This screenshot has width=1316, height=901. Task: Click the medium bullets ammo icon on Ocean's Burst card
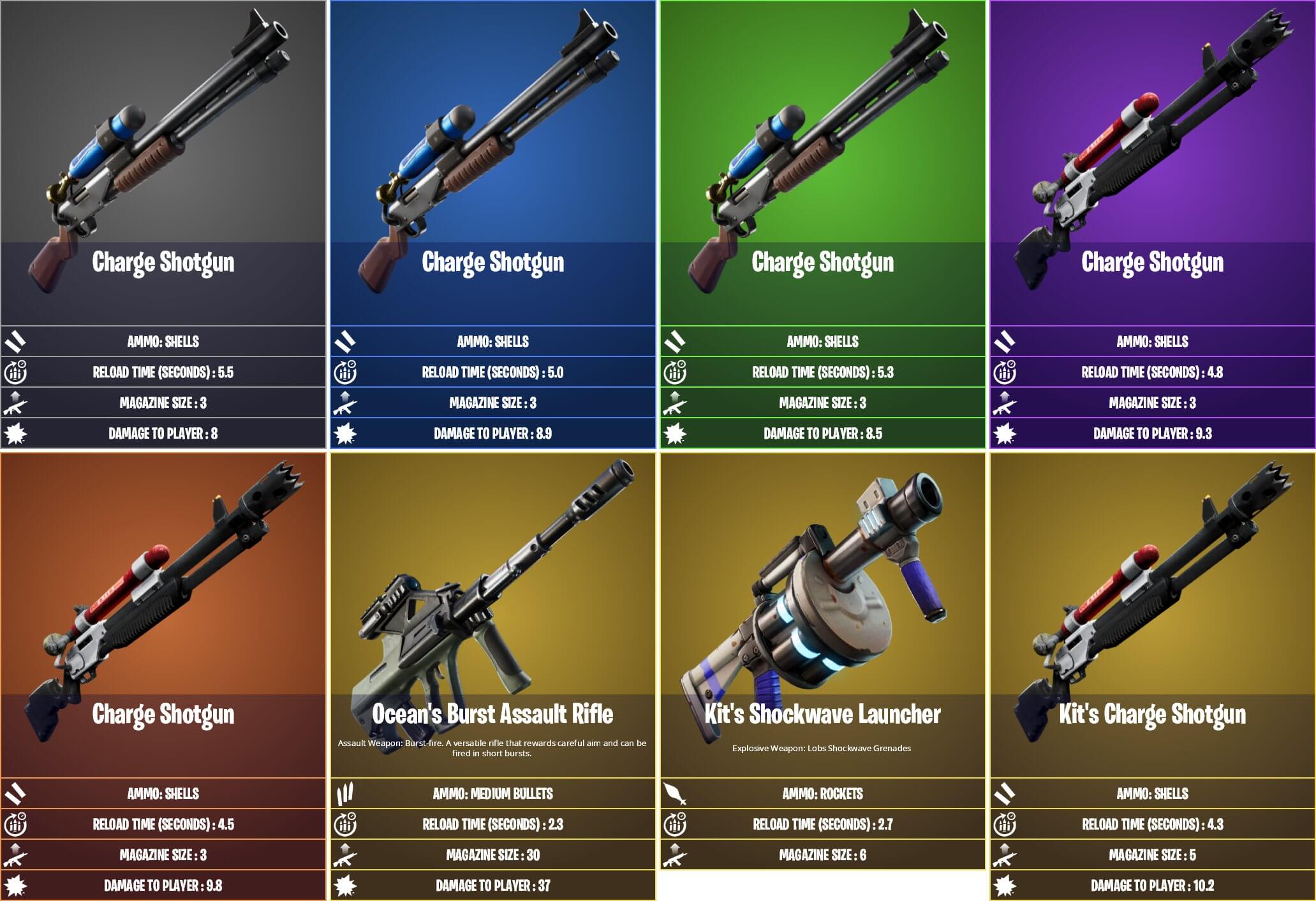345,795
